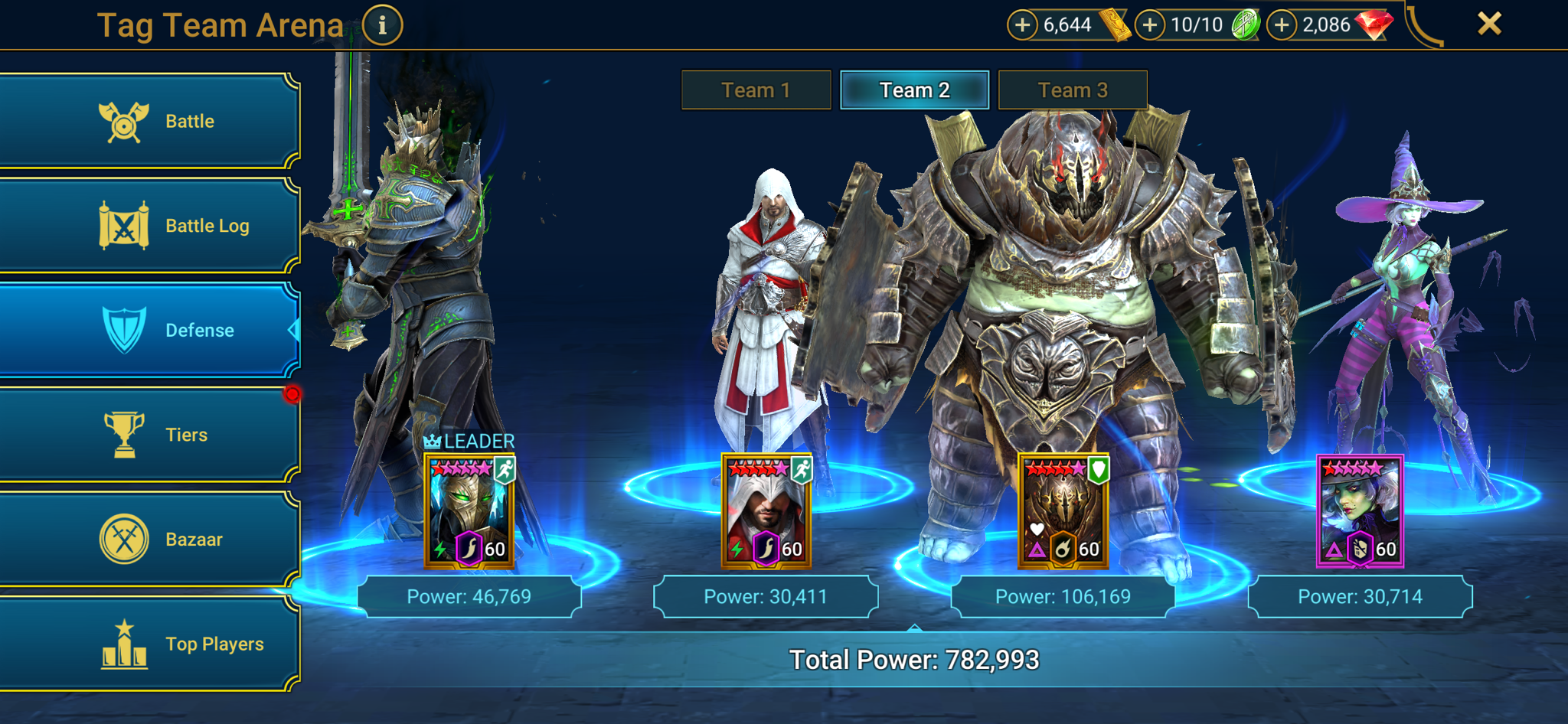
Task: Switch to the Team 3 tab
Action: coord(1073,90)
